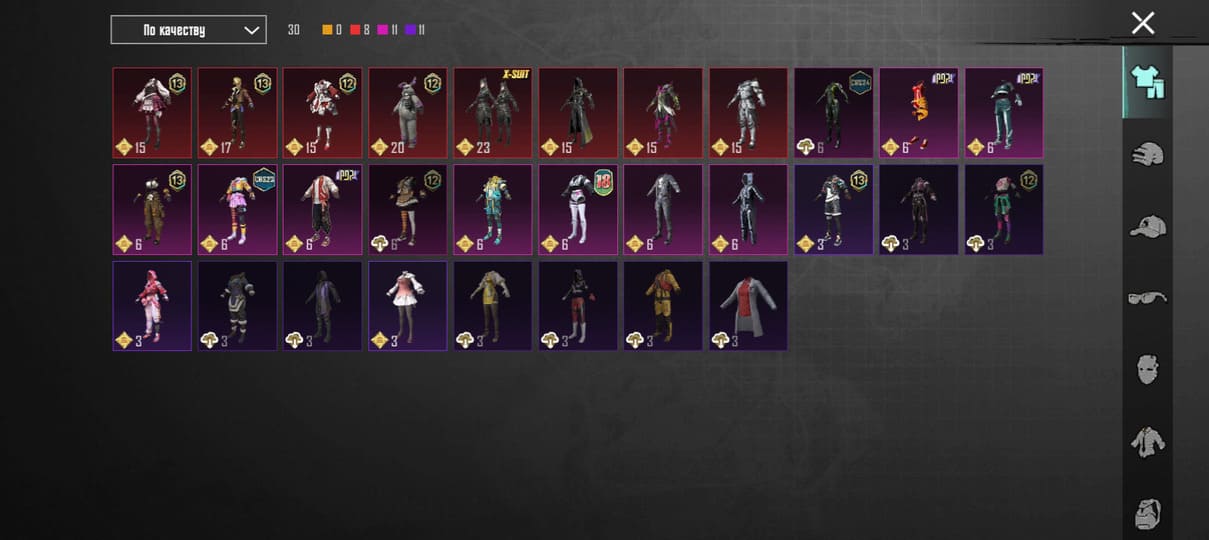1209x540 pixels.
Task: Select the X-SUIT outfit tile
Action: [x=493, y=113]
